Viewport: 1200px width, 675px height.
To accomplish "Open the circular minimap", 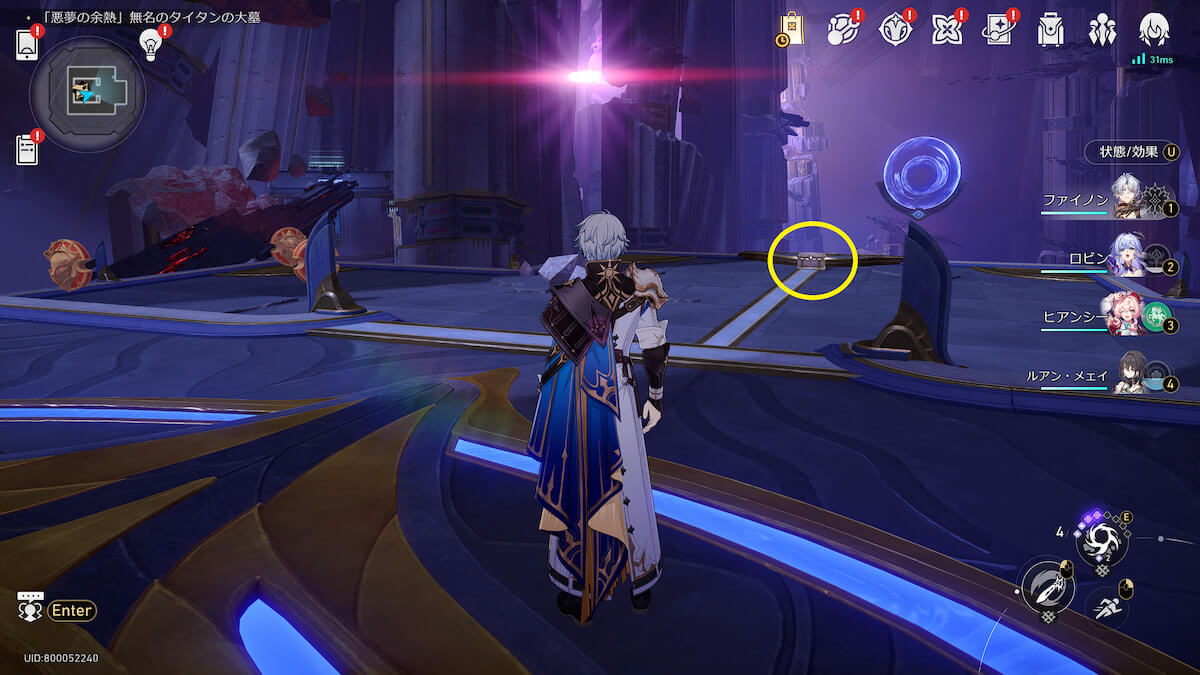I will pyautogui.click(x=88, y=94).
